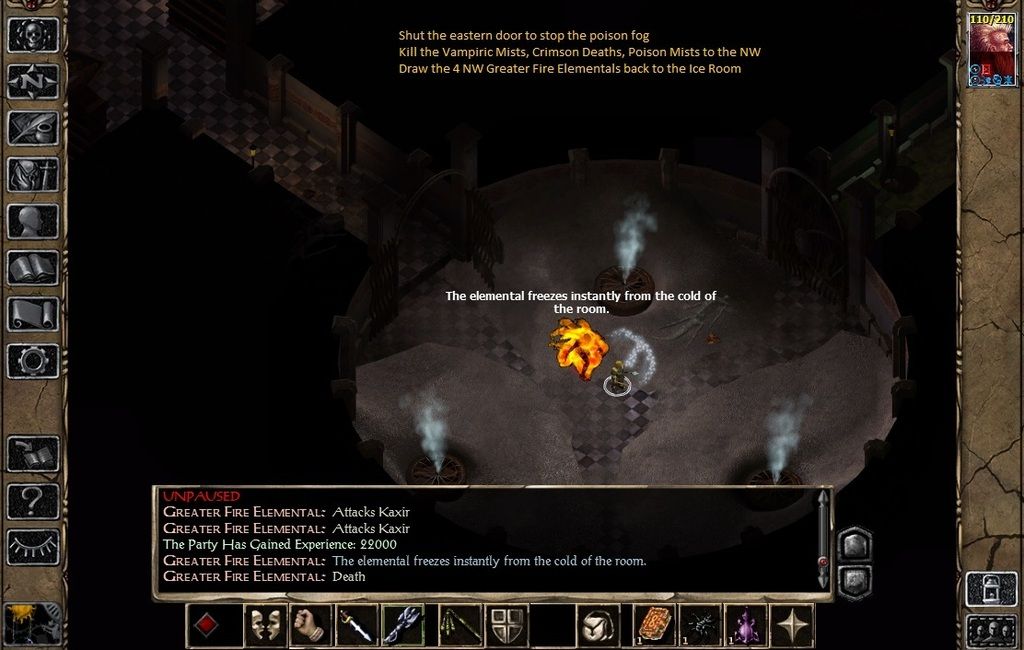1024x650 pixels.
Task: Select the character portrait at top right
Action: (x=990, y=50)
